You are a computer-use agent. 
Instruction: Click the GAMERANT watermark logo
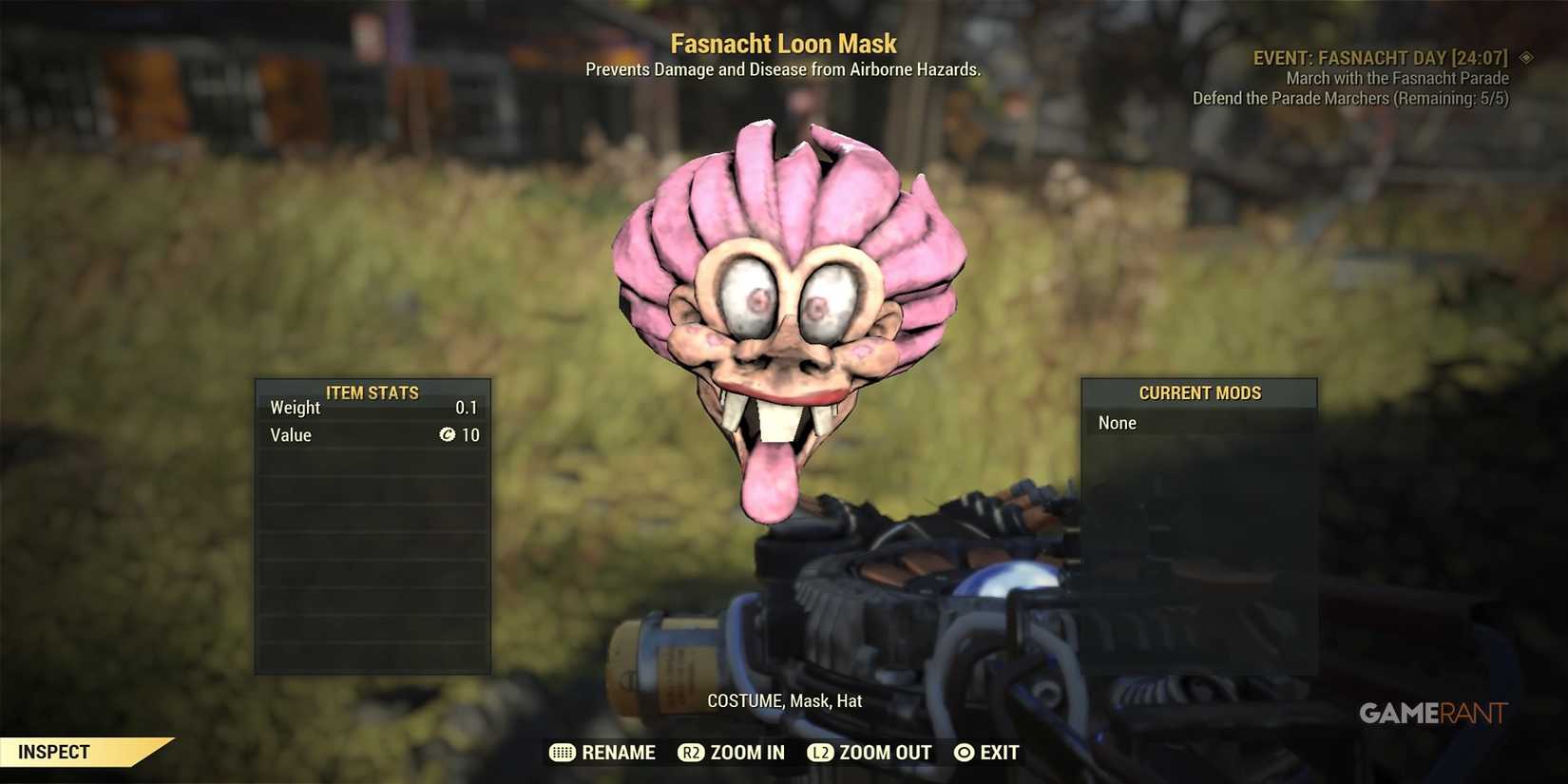[x=1435, y=714]
